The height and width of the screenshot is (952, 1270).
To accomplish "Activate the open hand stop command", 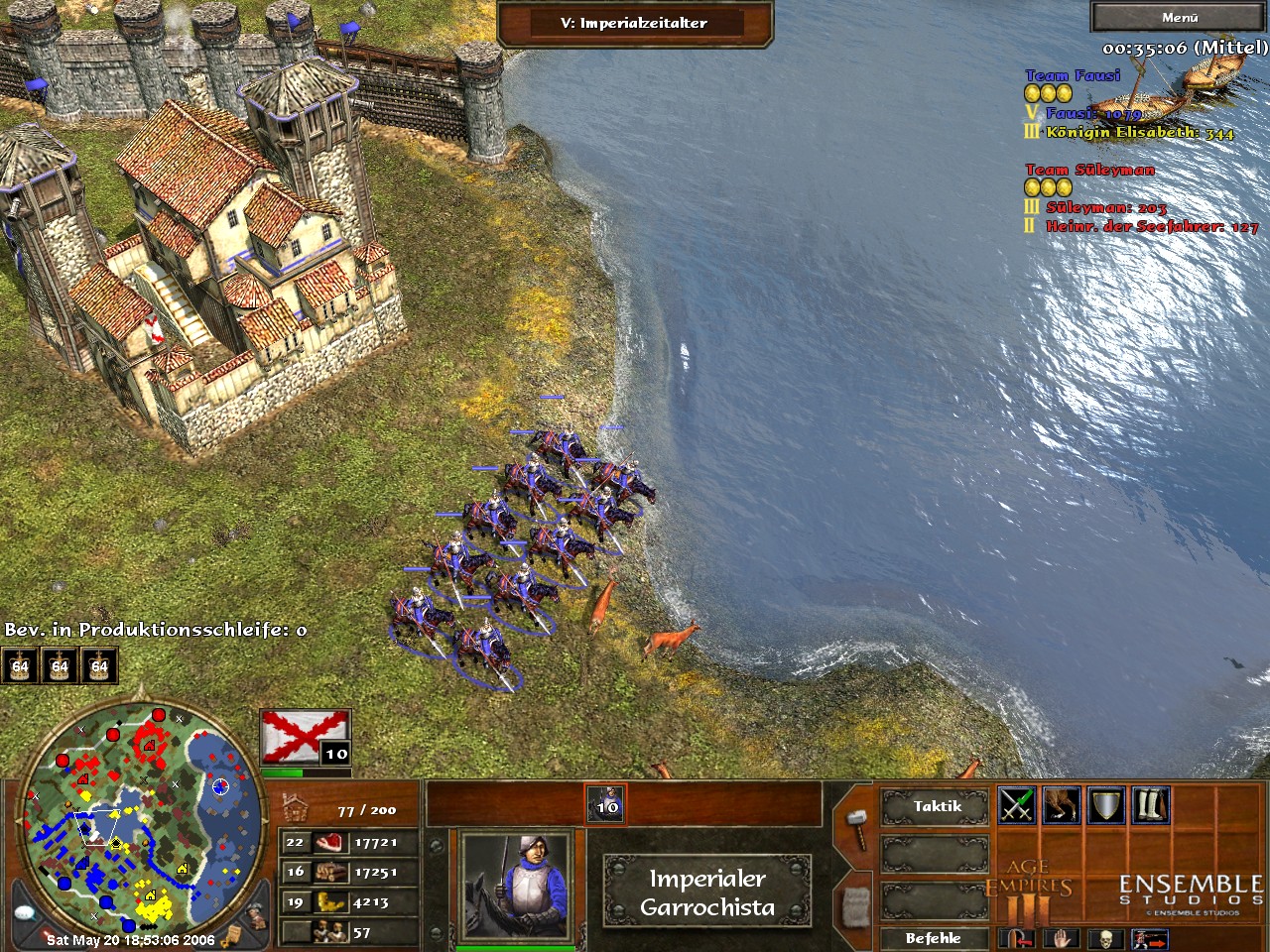I will coord(1061,938).
